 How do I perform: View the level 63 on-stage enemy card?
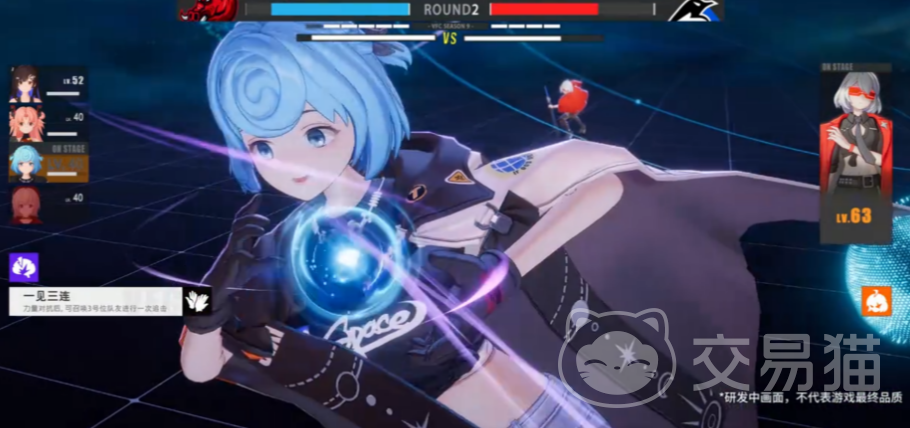coord(855,155)
